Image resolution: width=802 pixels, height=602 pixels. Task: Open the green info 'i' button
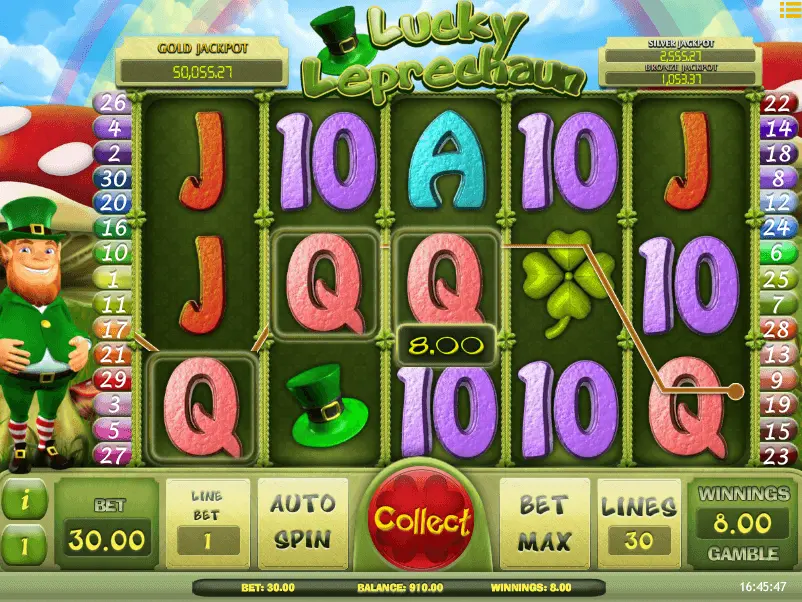23,499
